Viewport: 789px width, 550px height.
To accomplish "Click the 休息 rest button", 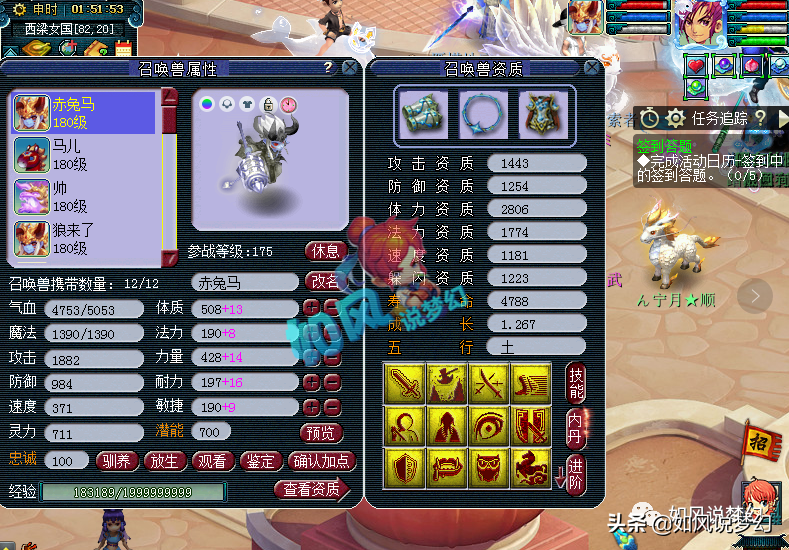I will [326, 251].
